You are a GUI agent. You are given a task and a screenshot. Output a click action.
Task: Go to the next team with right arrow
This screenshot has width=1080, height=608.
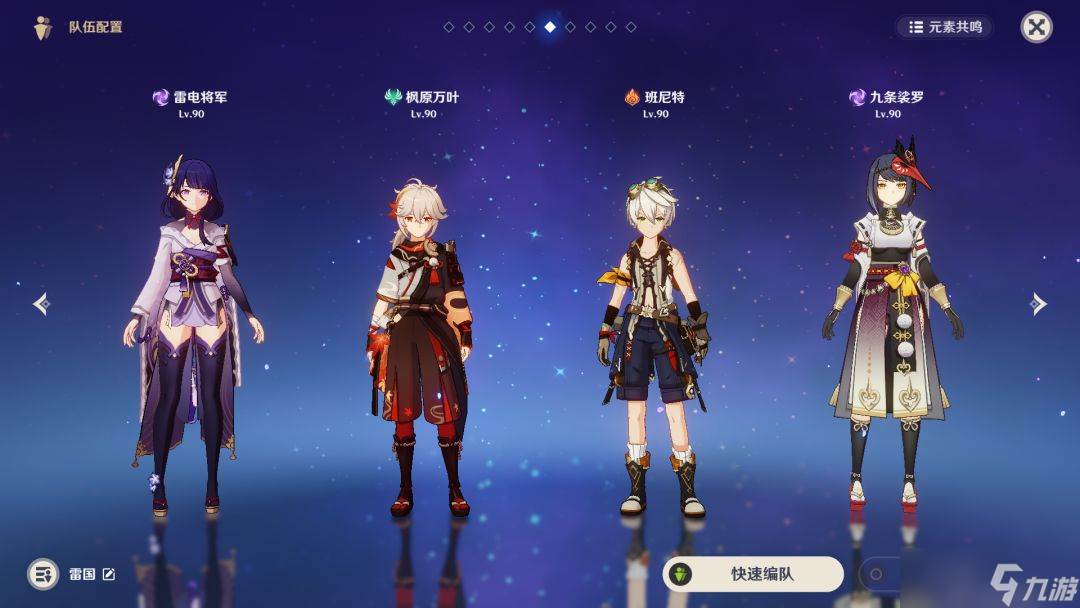[x=1038, y=303]
